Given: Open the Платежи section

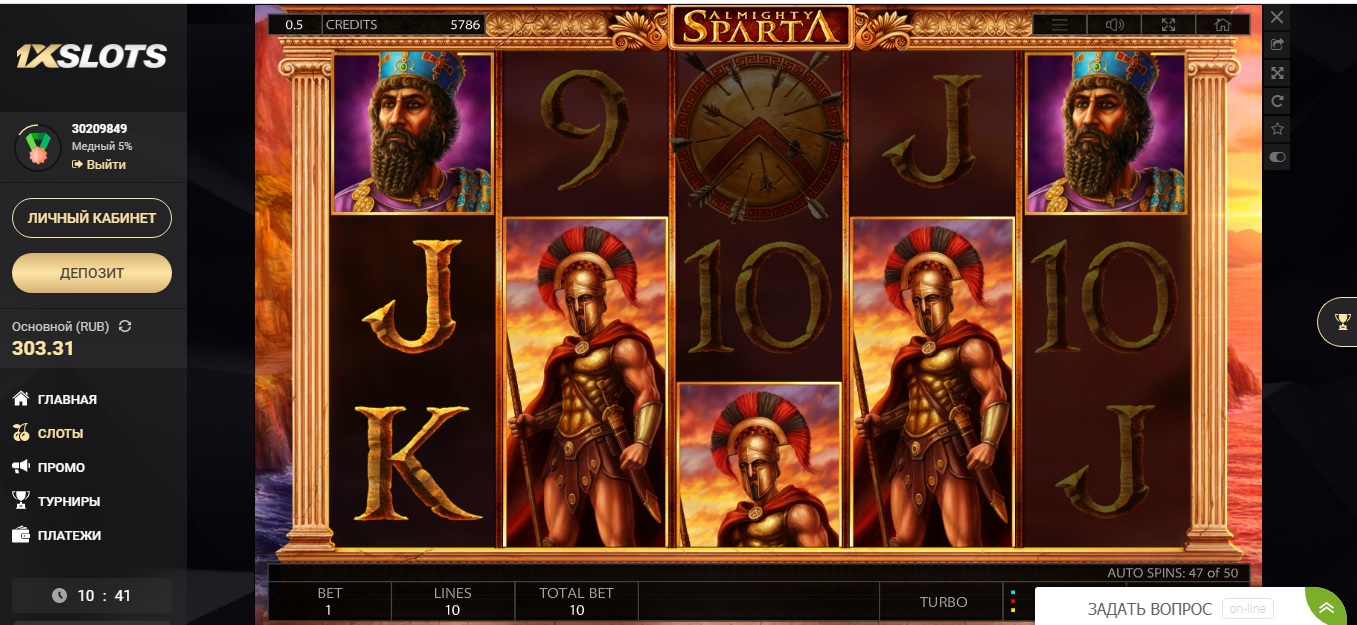Looking at the screenshot, I should tap(69, 536).
